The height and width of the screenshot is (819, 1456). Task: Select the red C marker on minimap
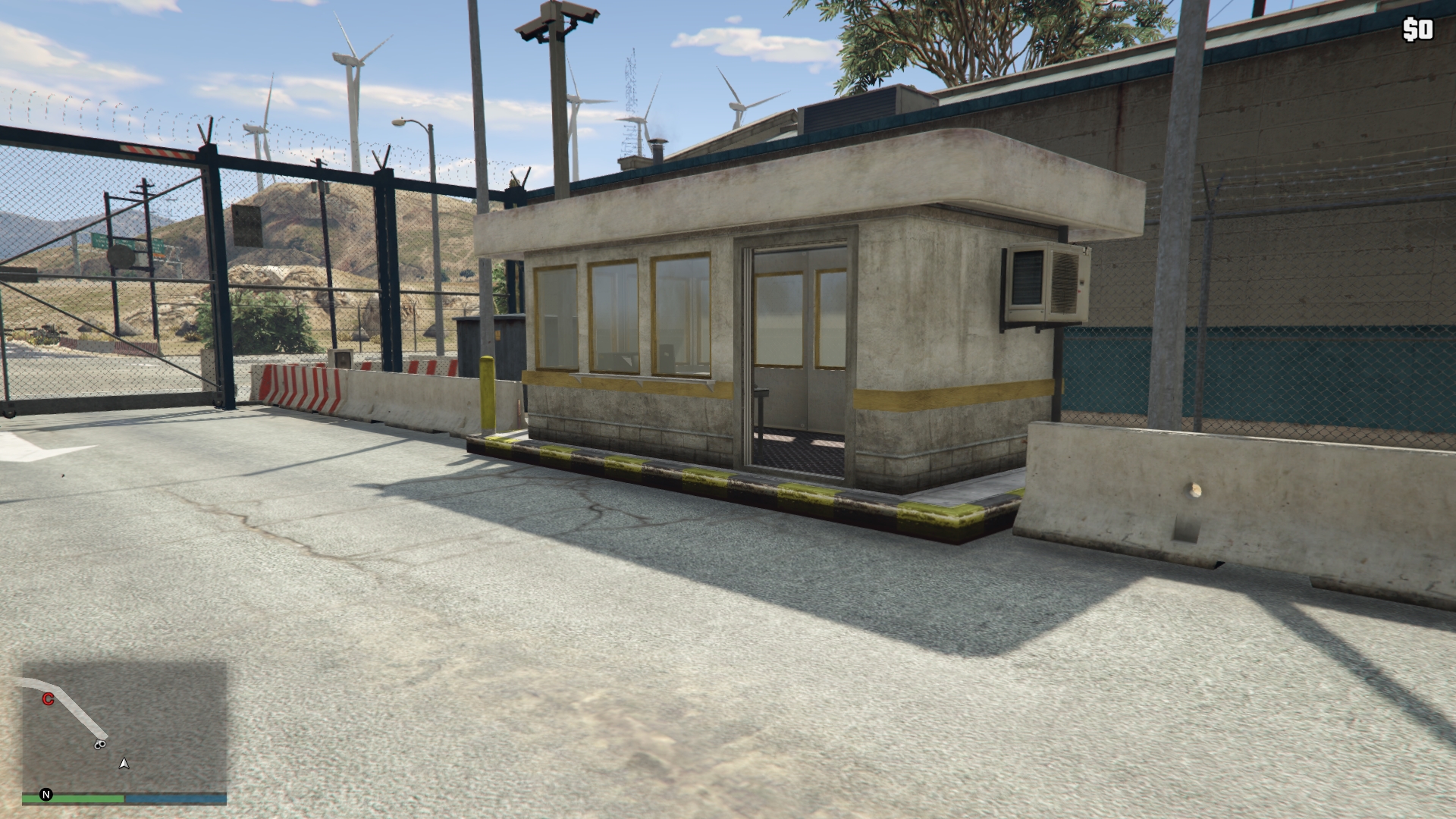coord(48,699)
